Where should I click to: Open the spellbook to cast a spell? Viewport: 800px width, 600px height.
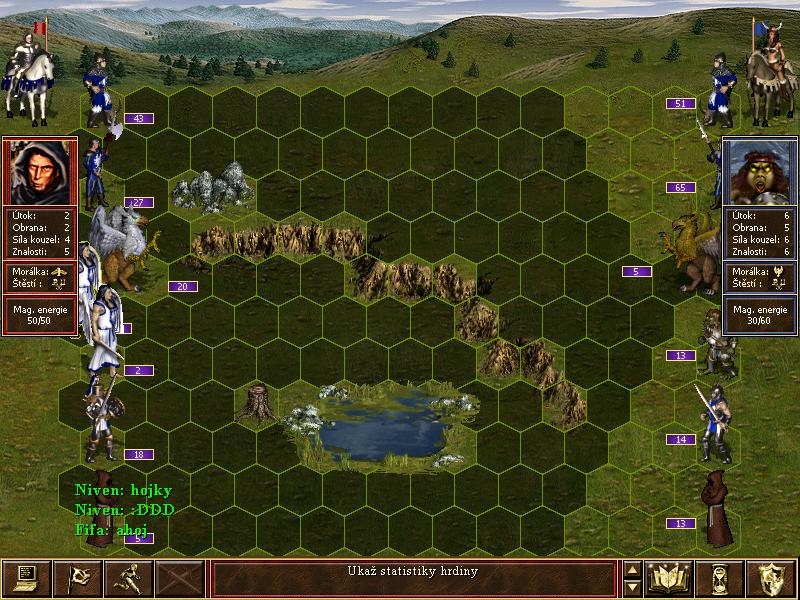tap(670, 578)
